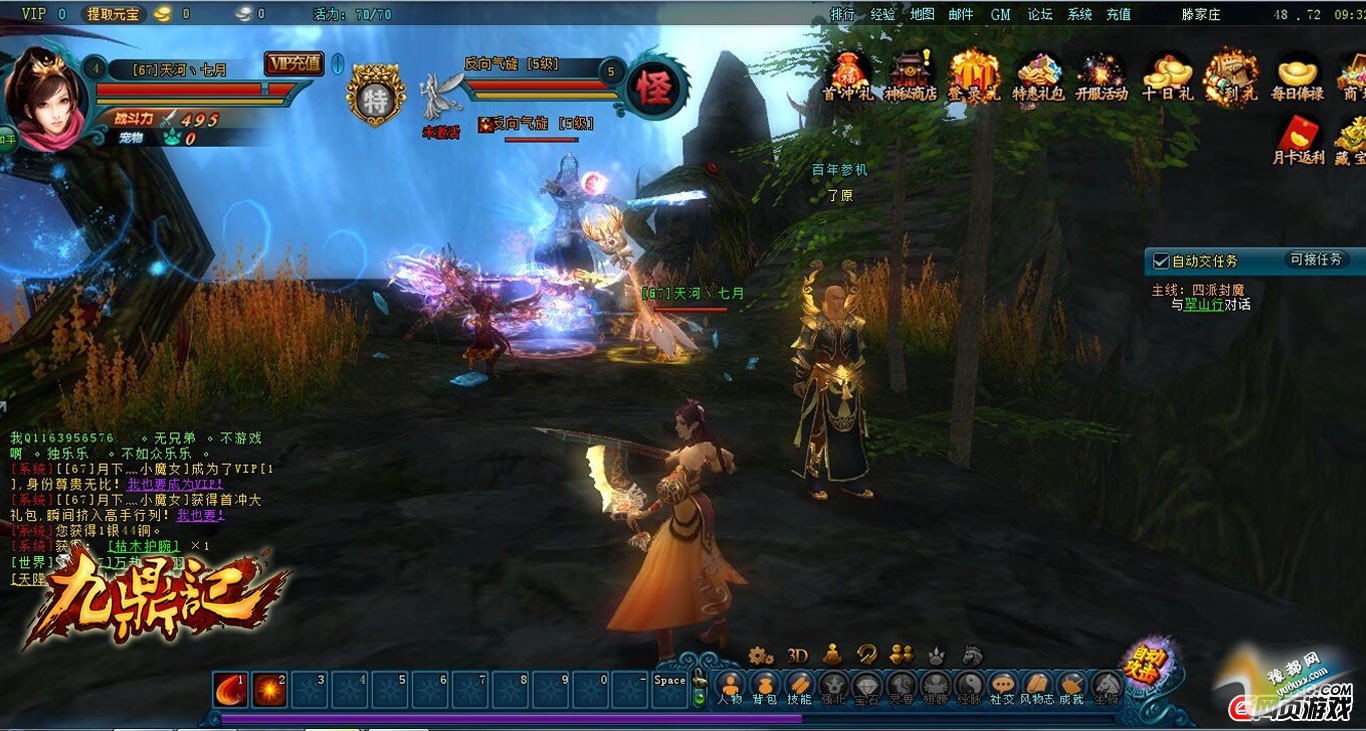This screenshot has height=731, width=1366.
Task: Open the 排行 rankings menu
Action: click(x=843, y=14)
